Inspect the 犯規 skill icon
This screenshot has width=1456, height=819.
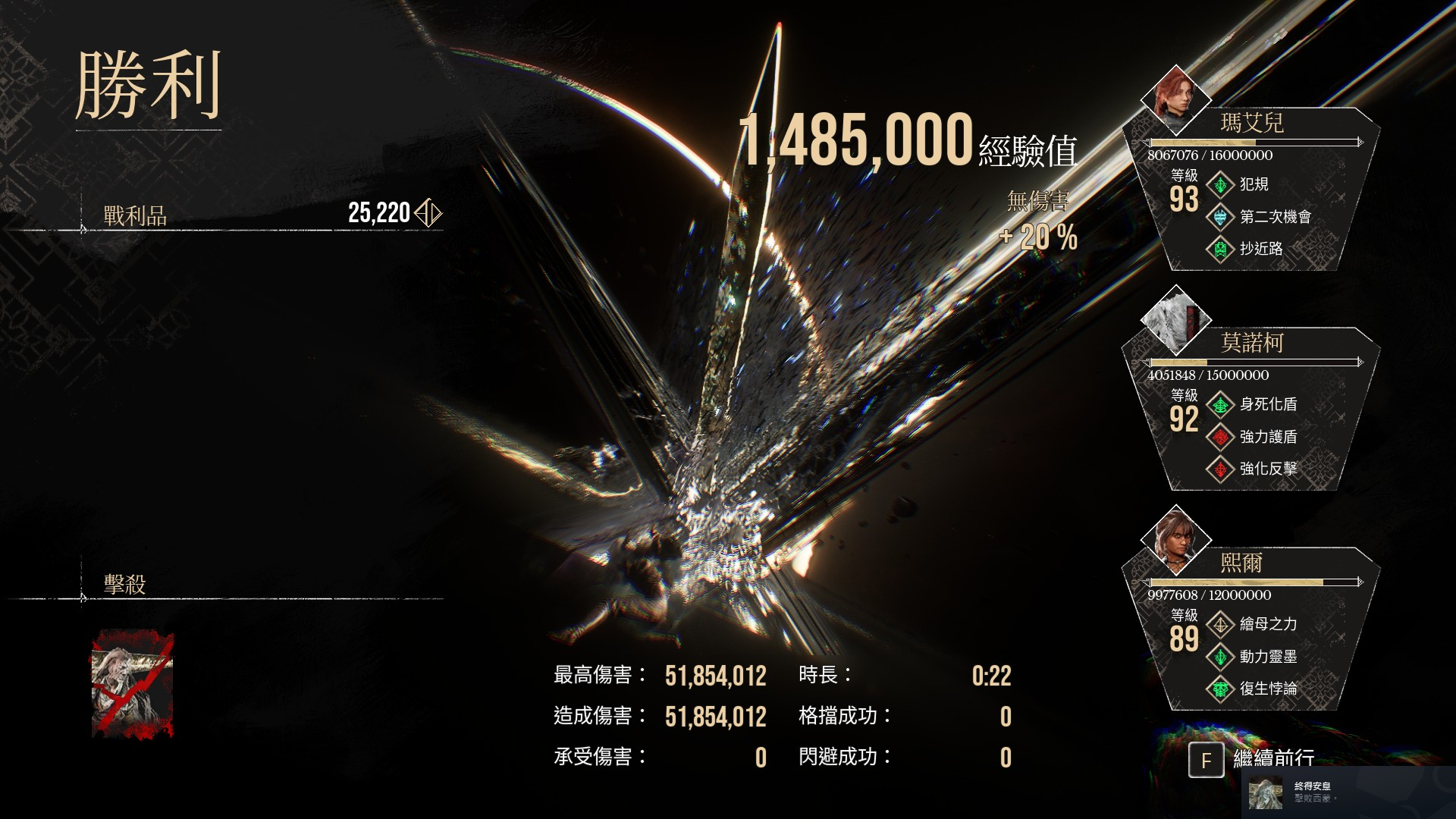[1220, 184]
